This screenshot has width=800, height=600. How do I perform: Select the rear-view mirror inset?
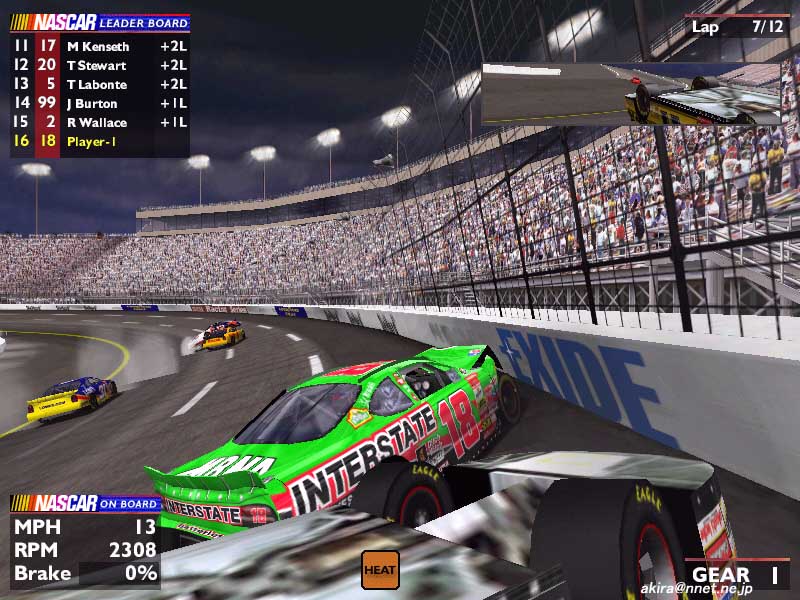click(x=630, y=95)
